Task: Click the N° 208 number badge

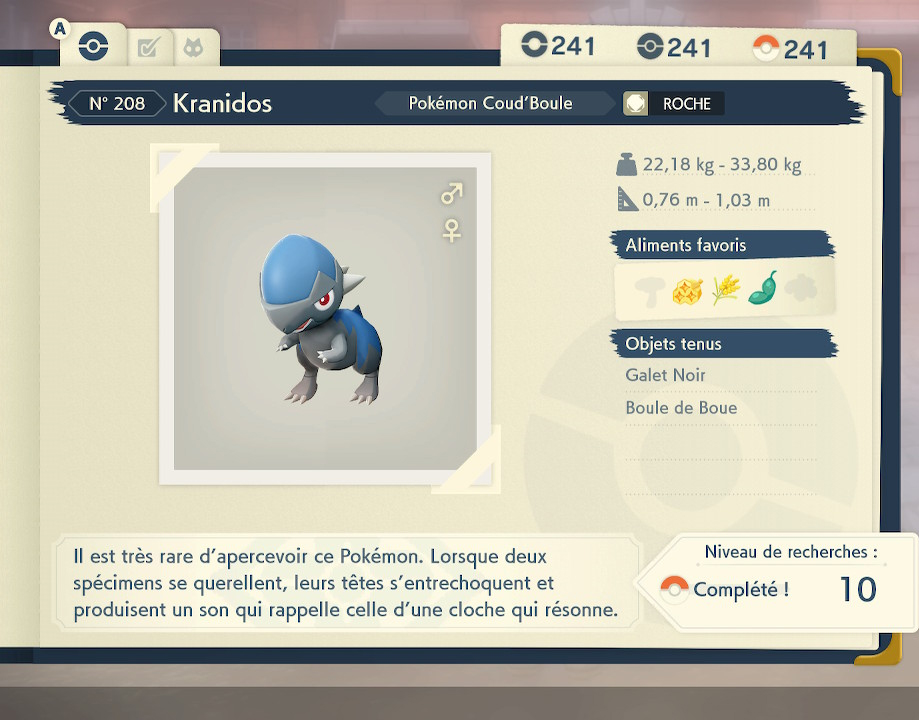Action: point(116,103)
